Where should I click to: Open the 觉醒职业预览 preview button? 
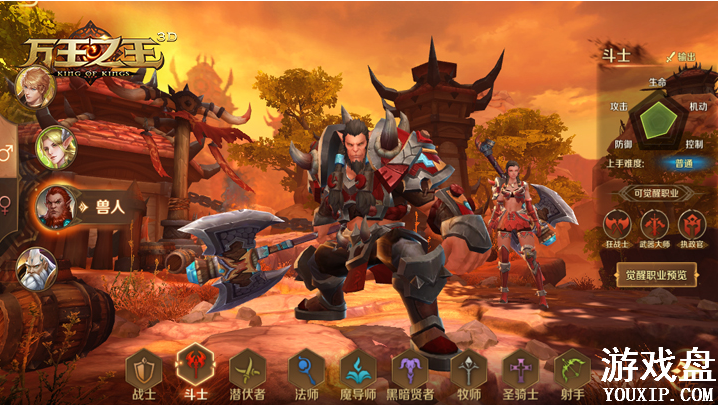click(x=655, y=274)
